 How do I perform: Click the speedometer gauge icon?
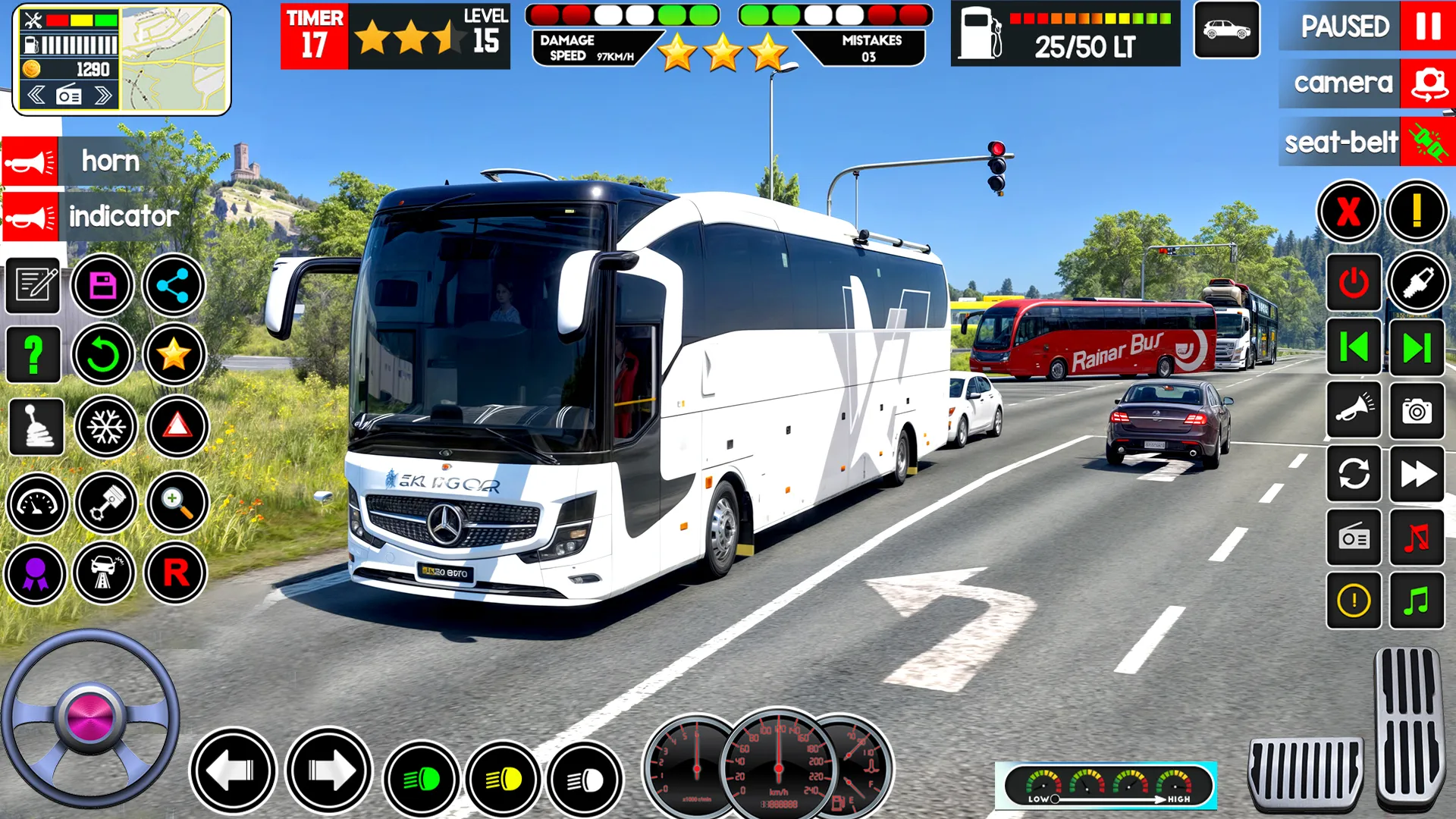[x=36, y=504]
